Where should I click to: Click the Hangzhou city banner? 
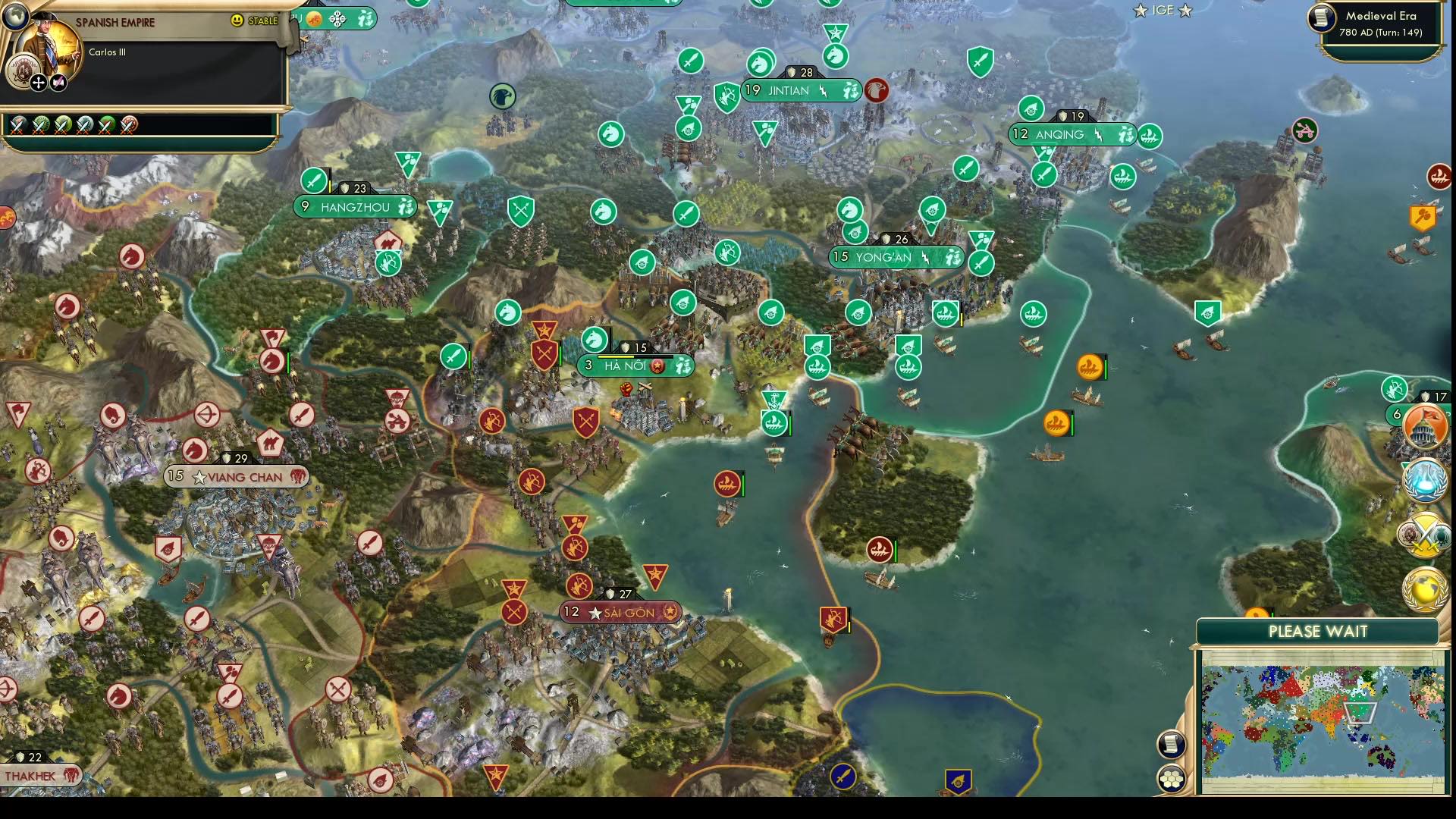[356, 206]
